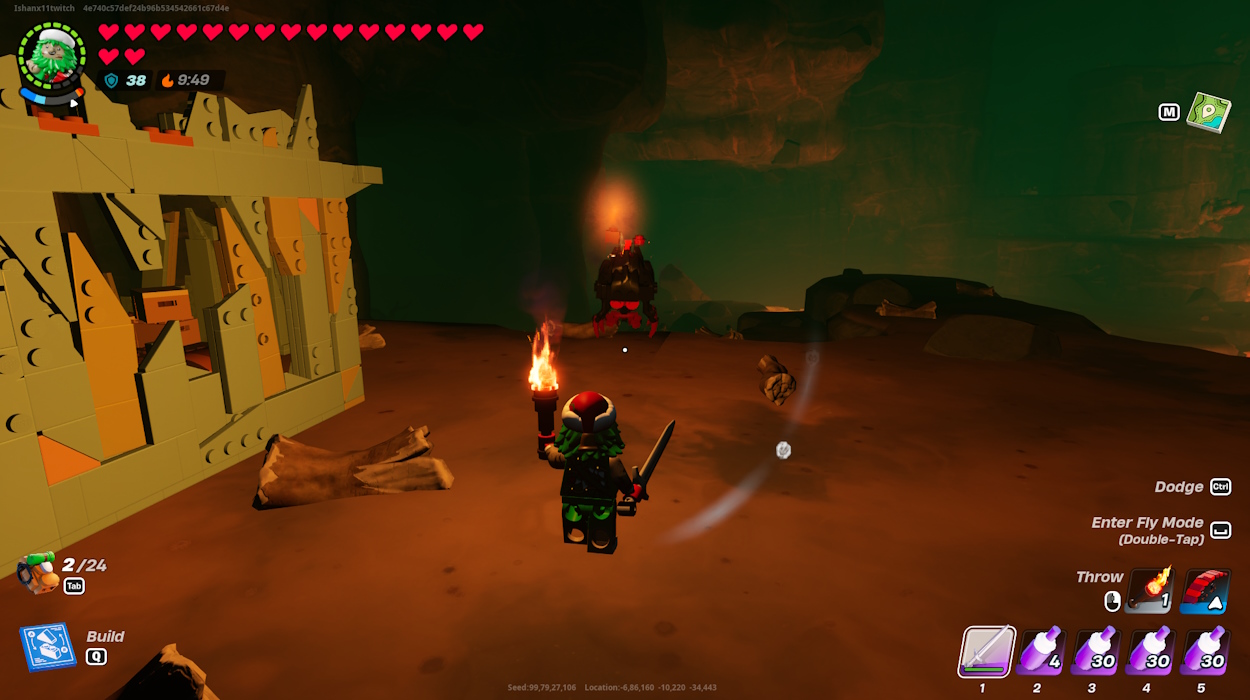
Task: Open the backpack inventory icon
Action: [38, 573]
